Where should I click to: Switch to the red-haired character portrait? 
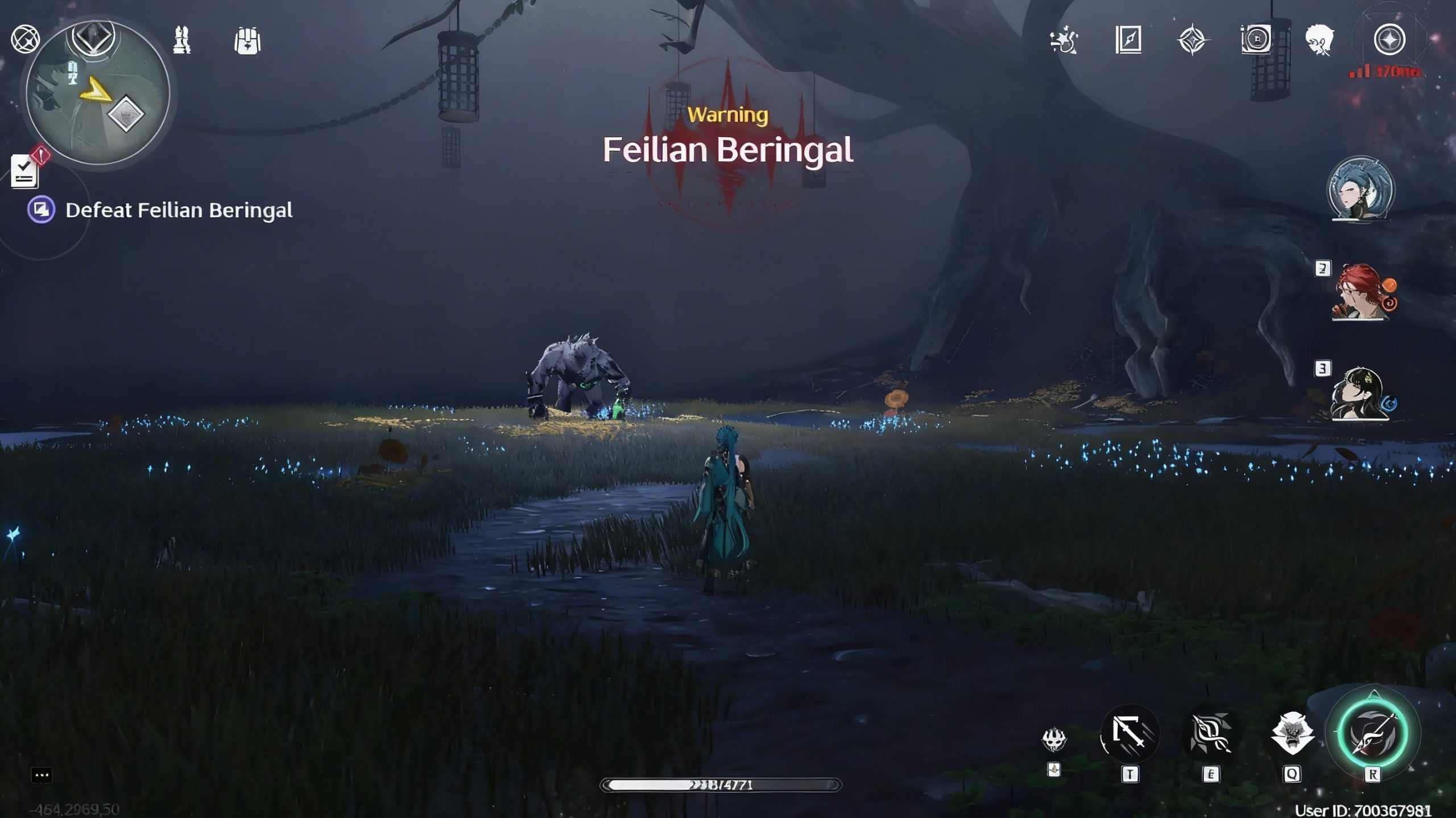pyautogui.click(x=1360, y=291)
